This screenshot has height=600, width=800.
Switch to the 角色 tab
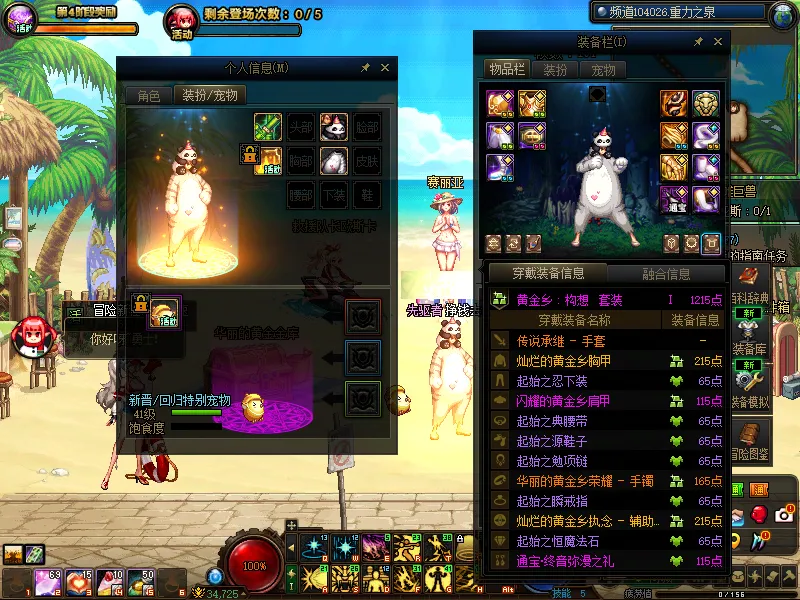148,96
